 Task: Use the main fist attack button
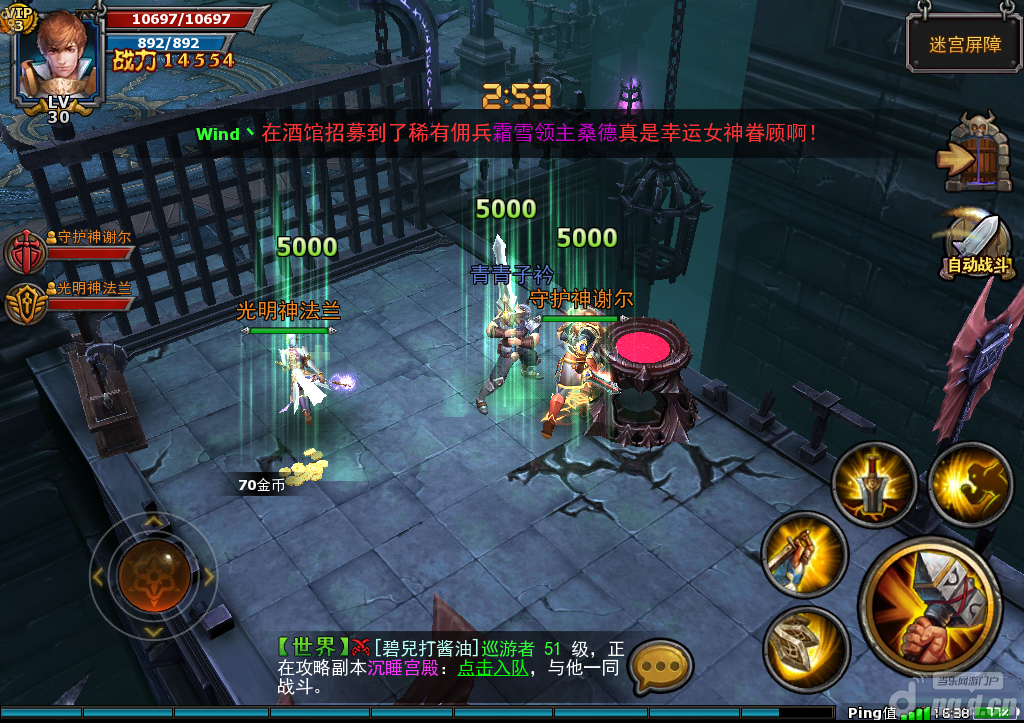point(930,609)
